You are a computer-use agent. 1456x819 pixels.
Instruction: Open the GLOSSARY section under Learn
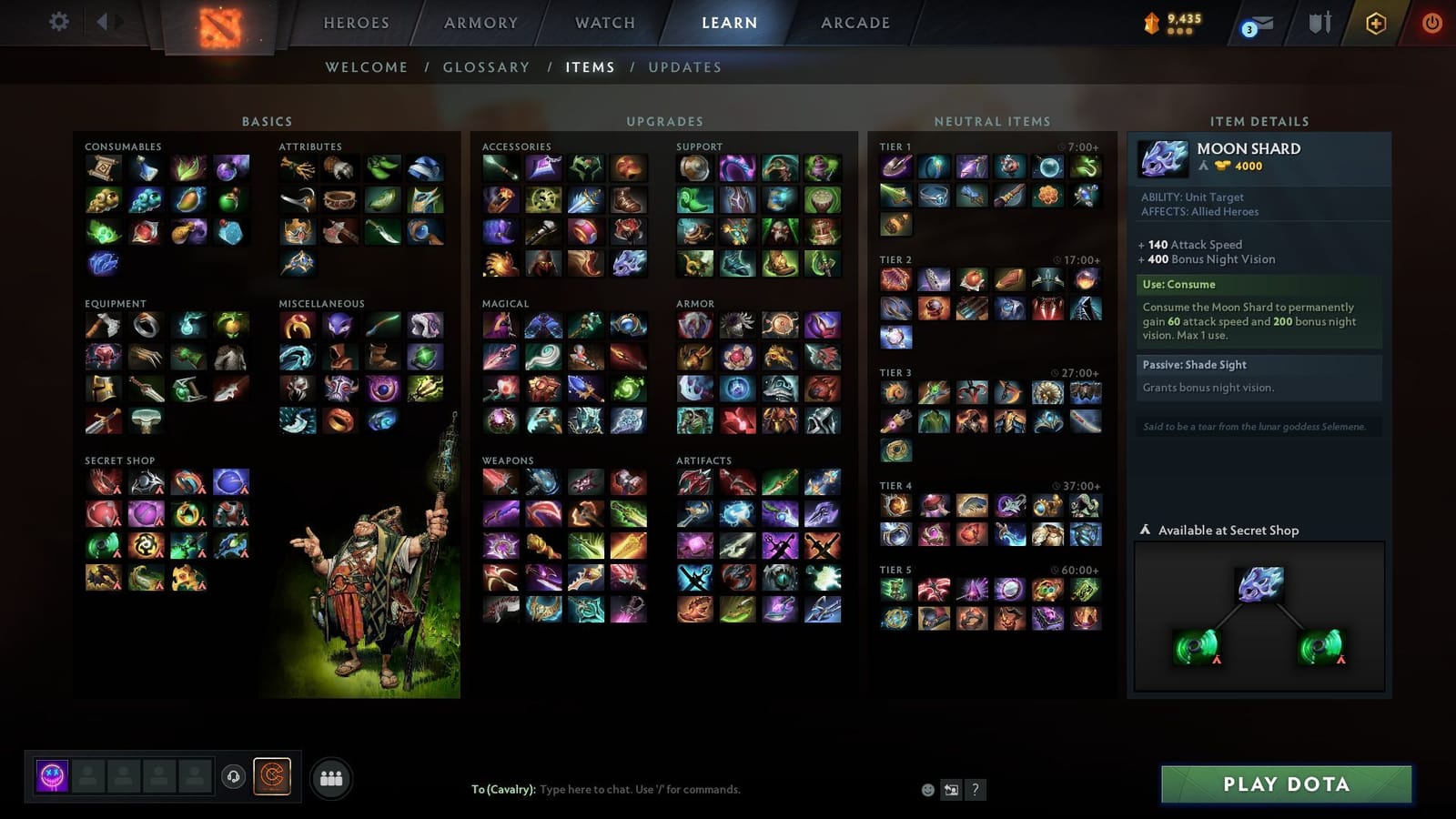[x=486, y=66]
